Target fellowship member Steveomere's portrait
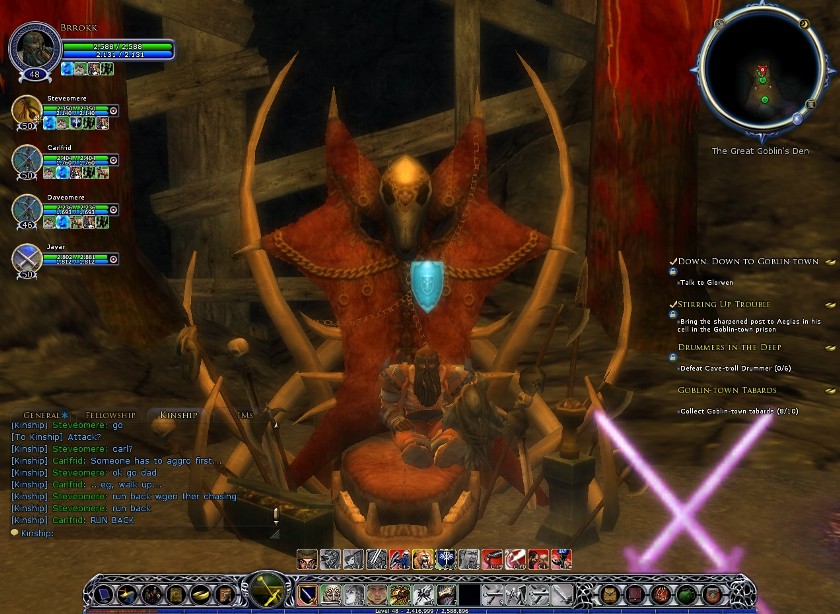This screenshot has width=840, height=614. click(26, 112)
